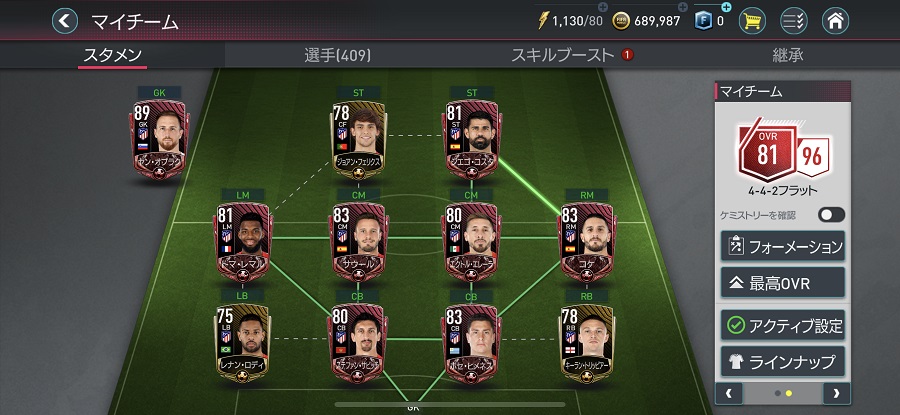
Task: Open アクティブ設定
Action: click(x=782, y=325)
